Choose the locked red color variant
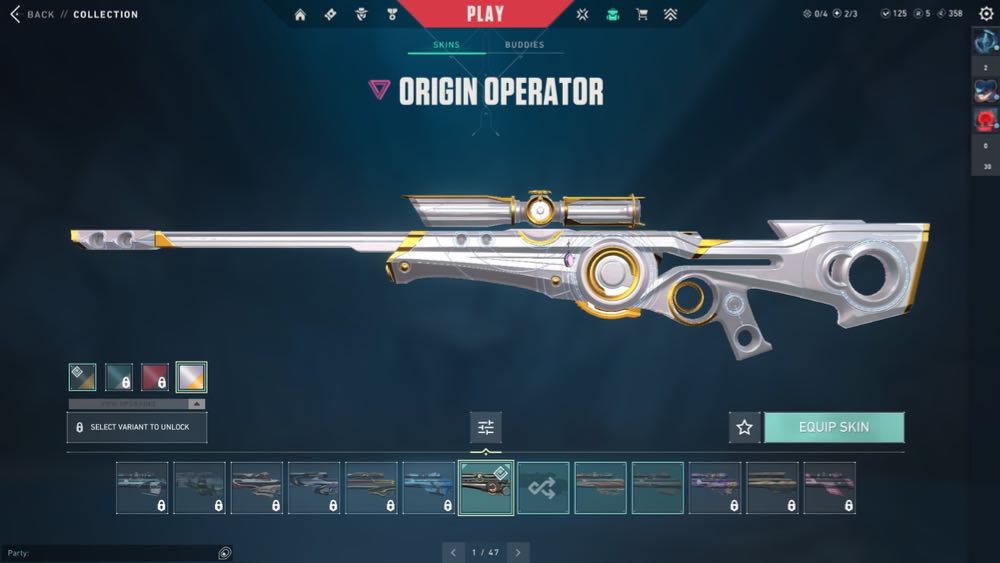The height and width of the screenshot is (563, 1000). tap(155, 377)
